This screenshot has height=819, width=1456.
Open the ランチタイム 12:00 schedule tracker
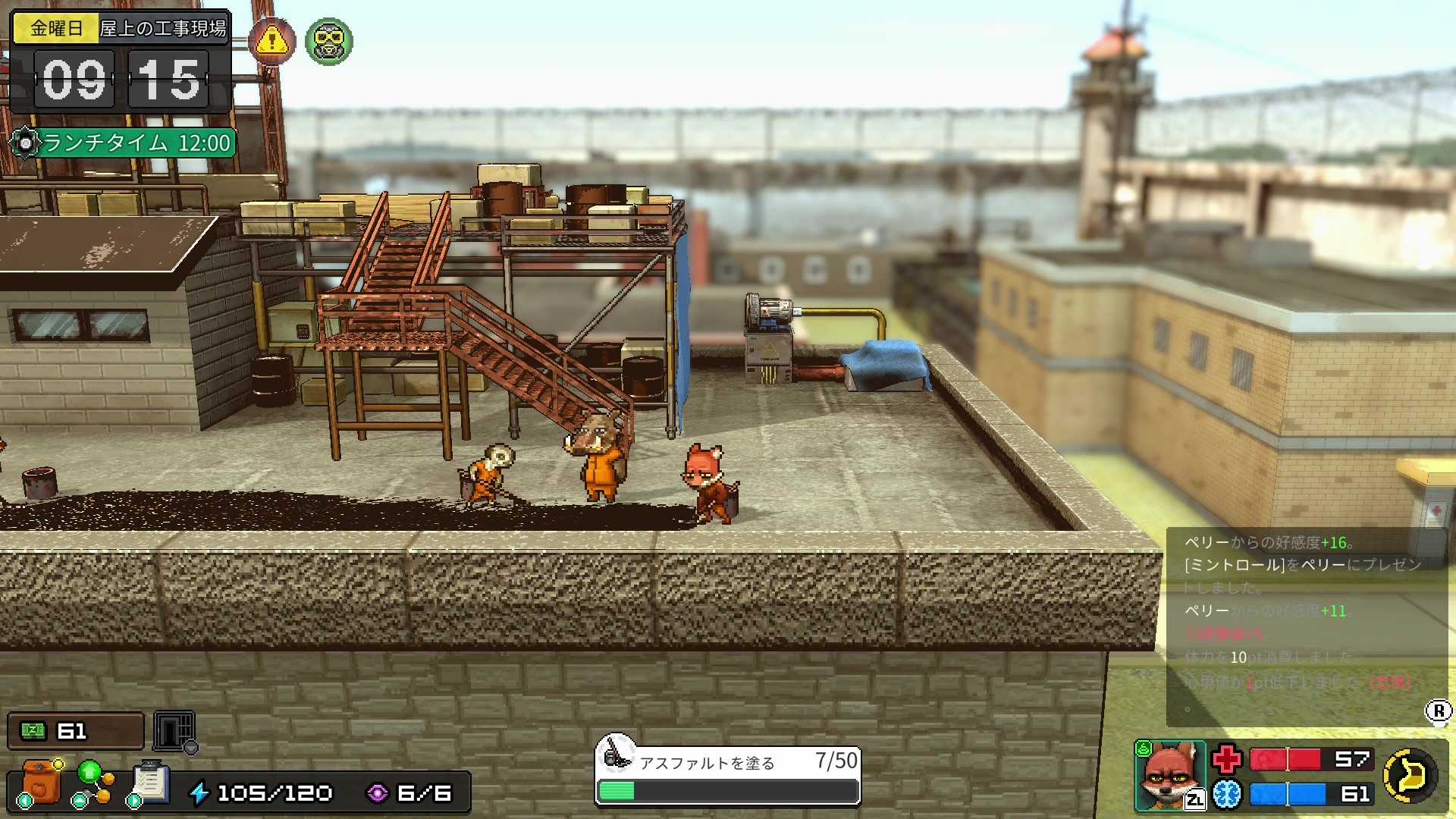point(124,143)
